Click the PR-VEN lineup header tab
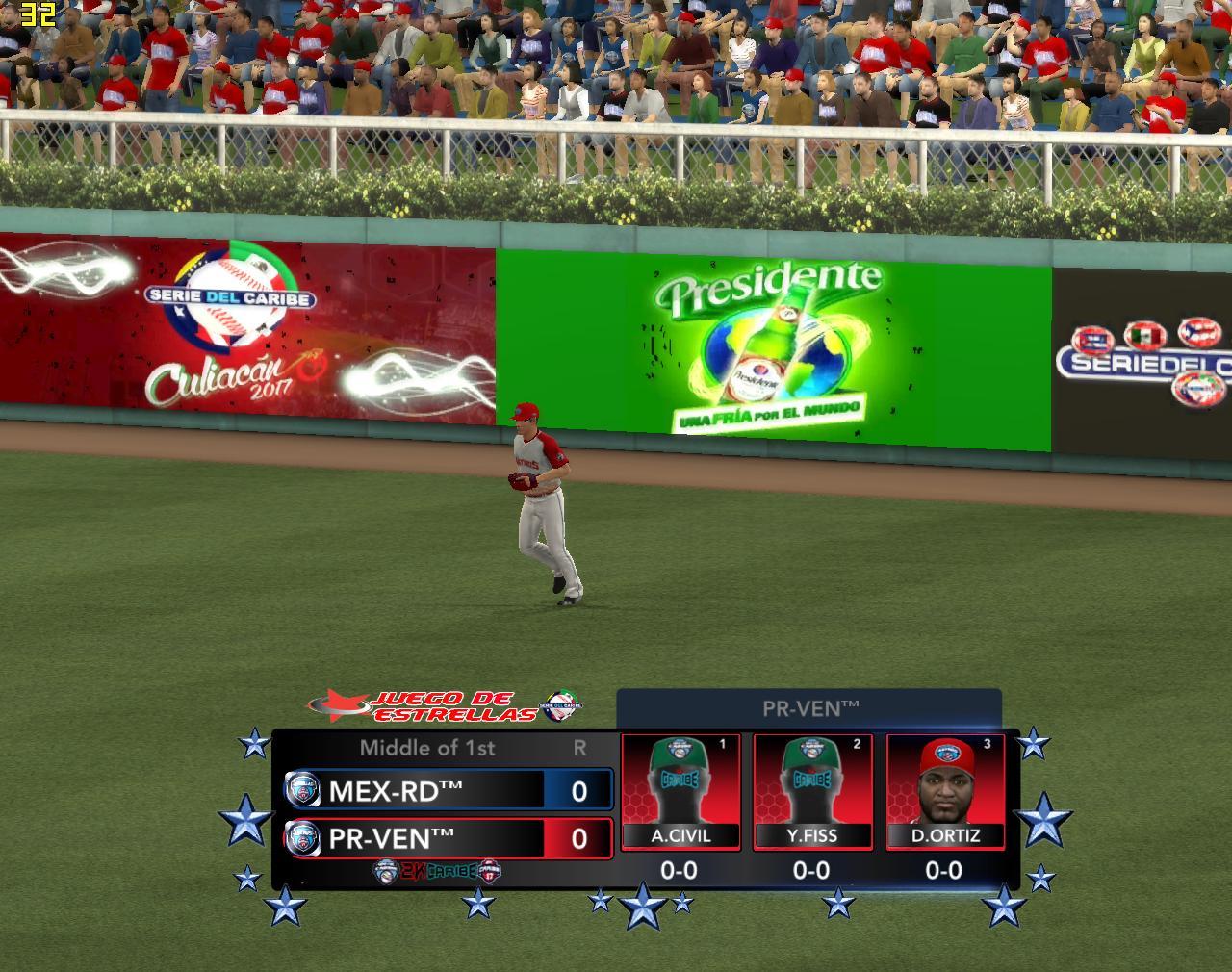This screenshot has height=972, width=1232. 809,709
